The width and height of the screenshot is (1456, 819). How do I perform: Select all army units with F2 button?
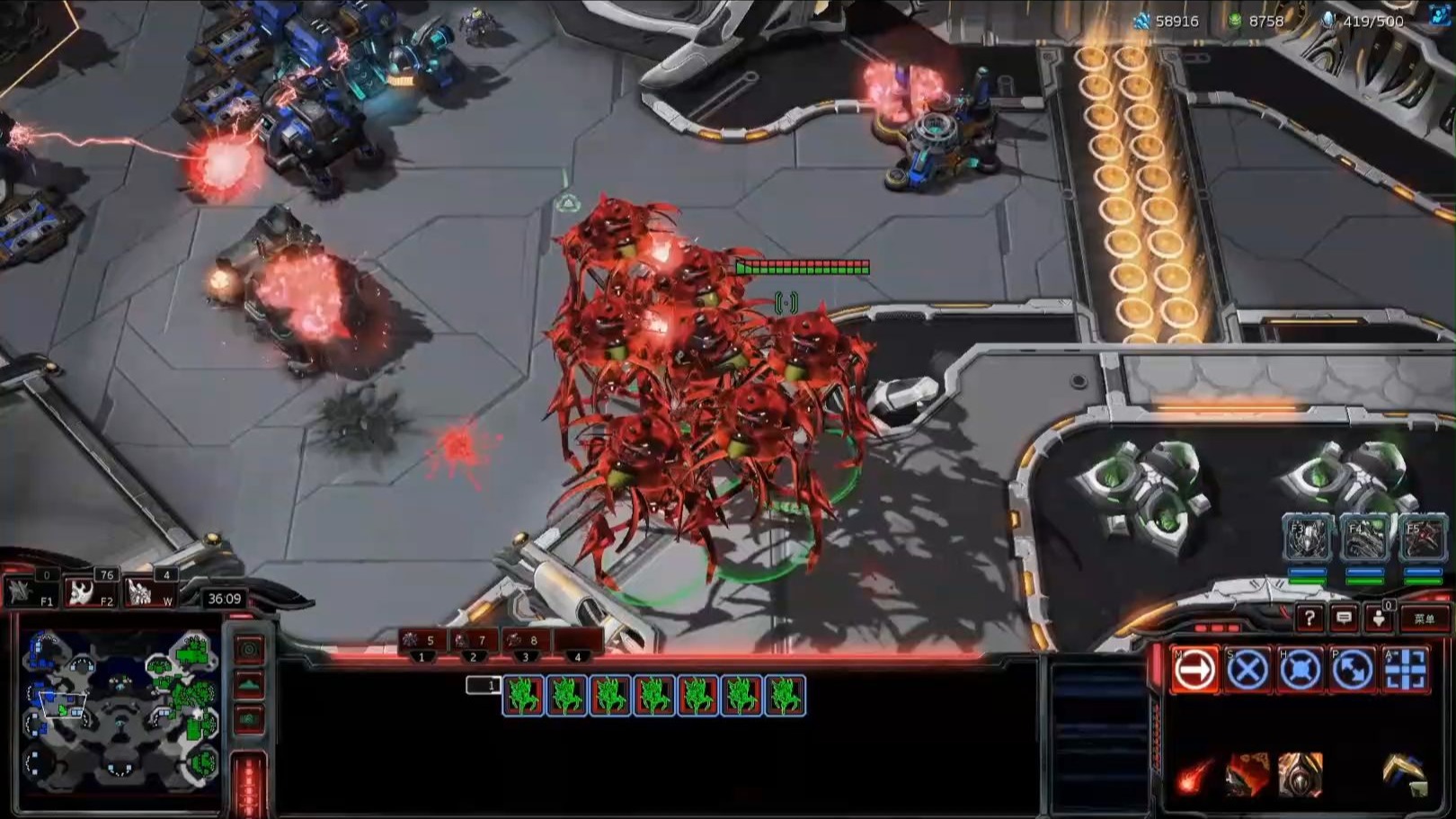pos(90,592)
